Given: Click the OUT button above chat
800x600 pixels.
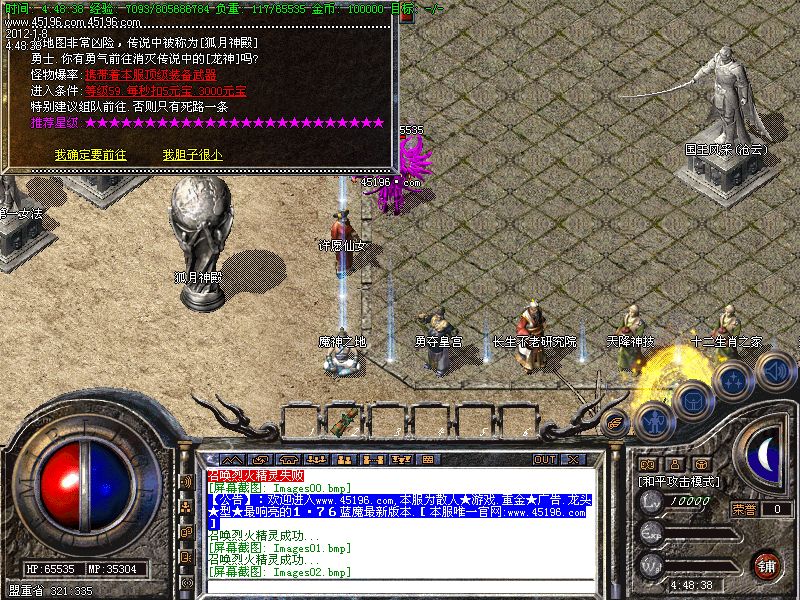Looking at the screenshot, I should [x=545, y=459].
